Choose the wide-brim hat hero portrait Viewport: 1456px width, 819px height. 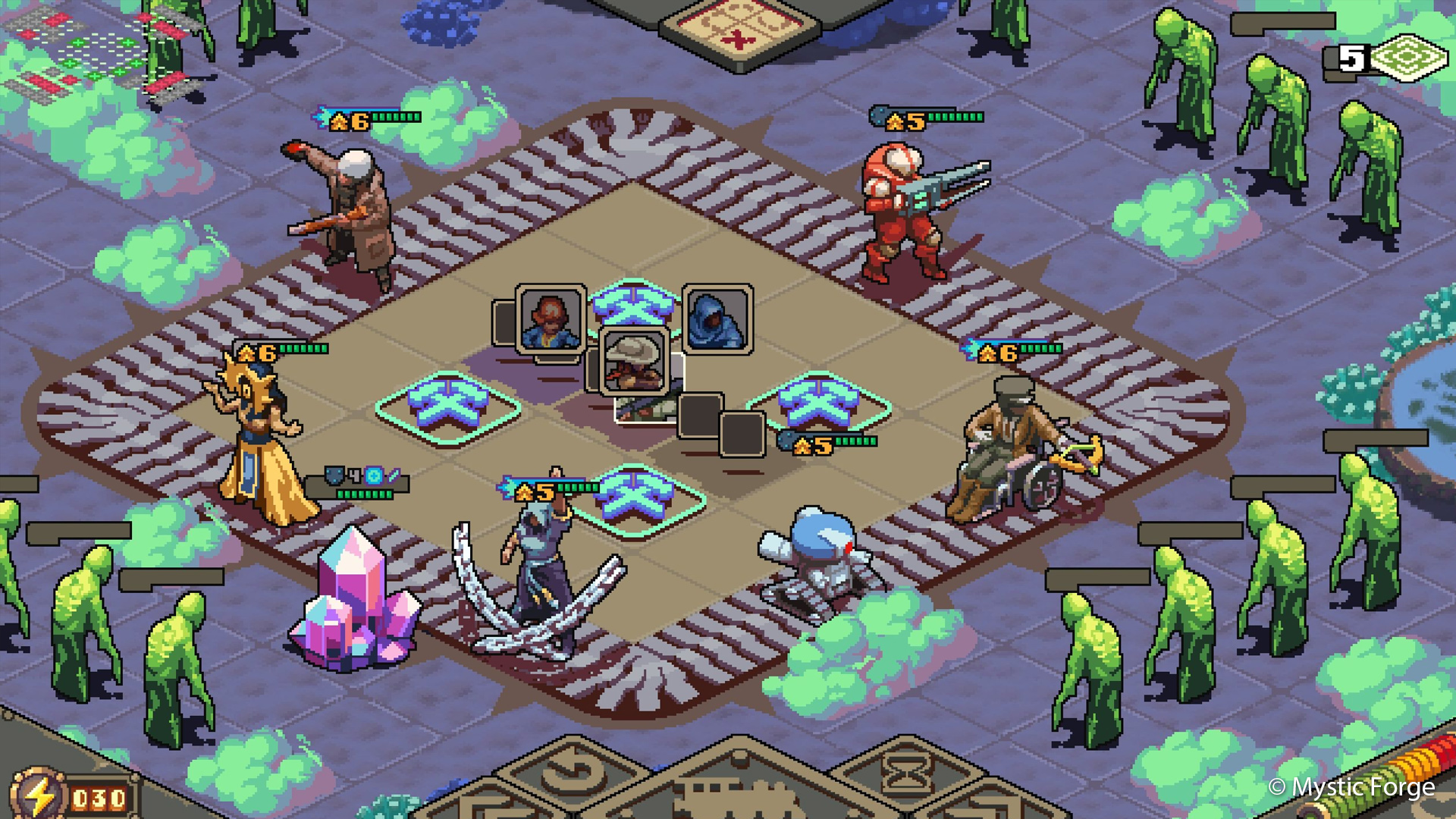point(635,362)
